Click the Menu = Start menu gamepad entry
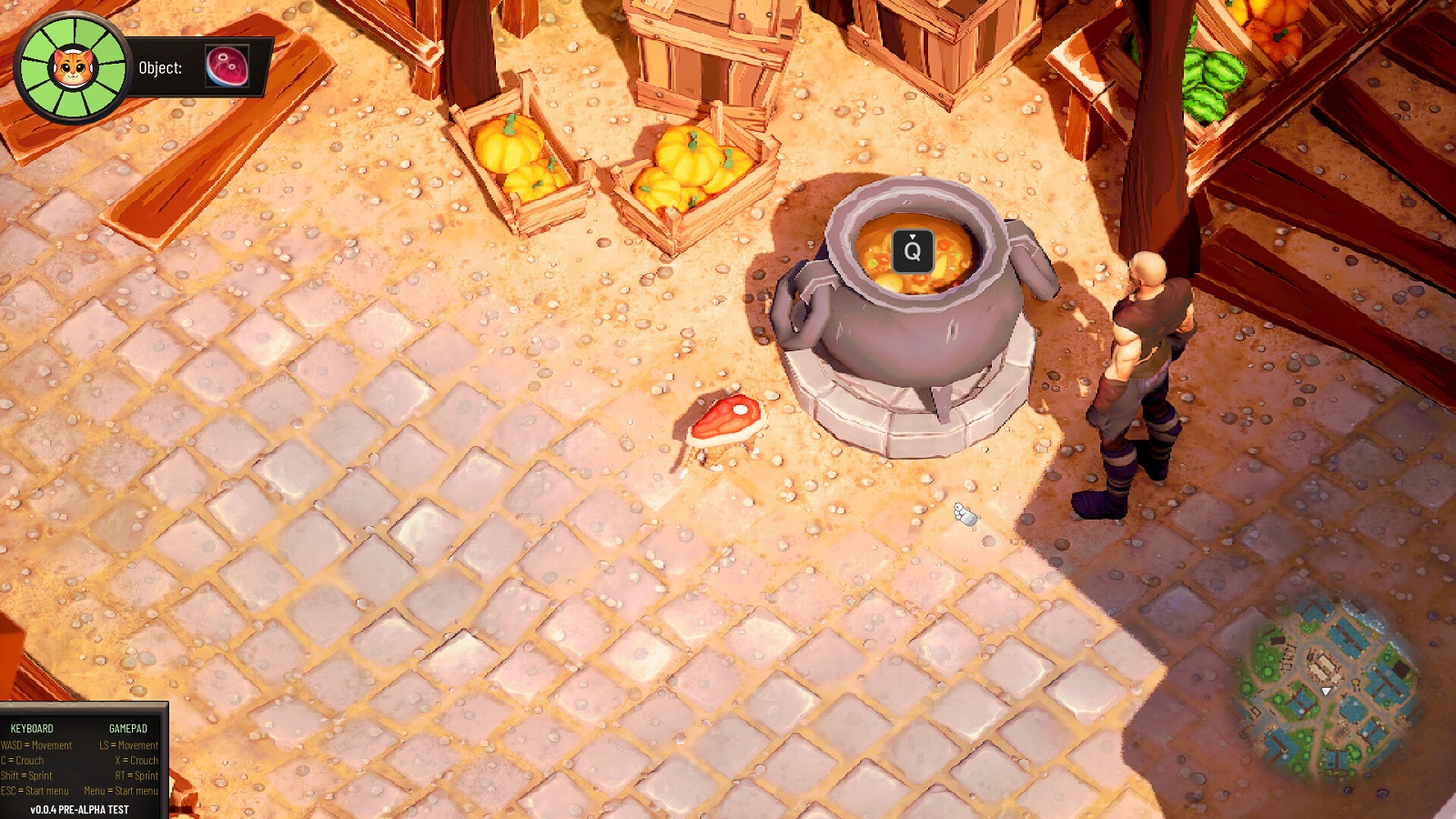The height and width of the screenshot is (819, 1456). click(x=120, y=791)
